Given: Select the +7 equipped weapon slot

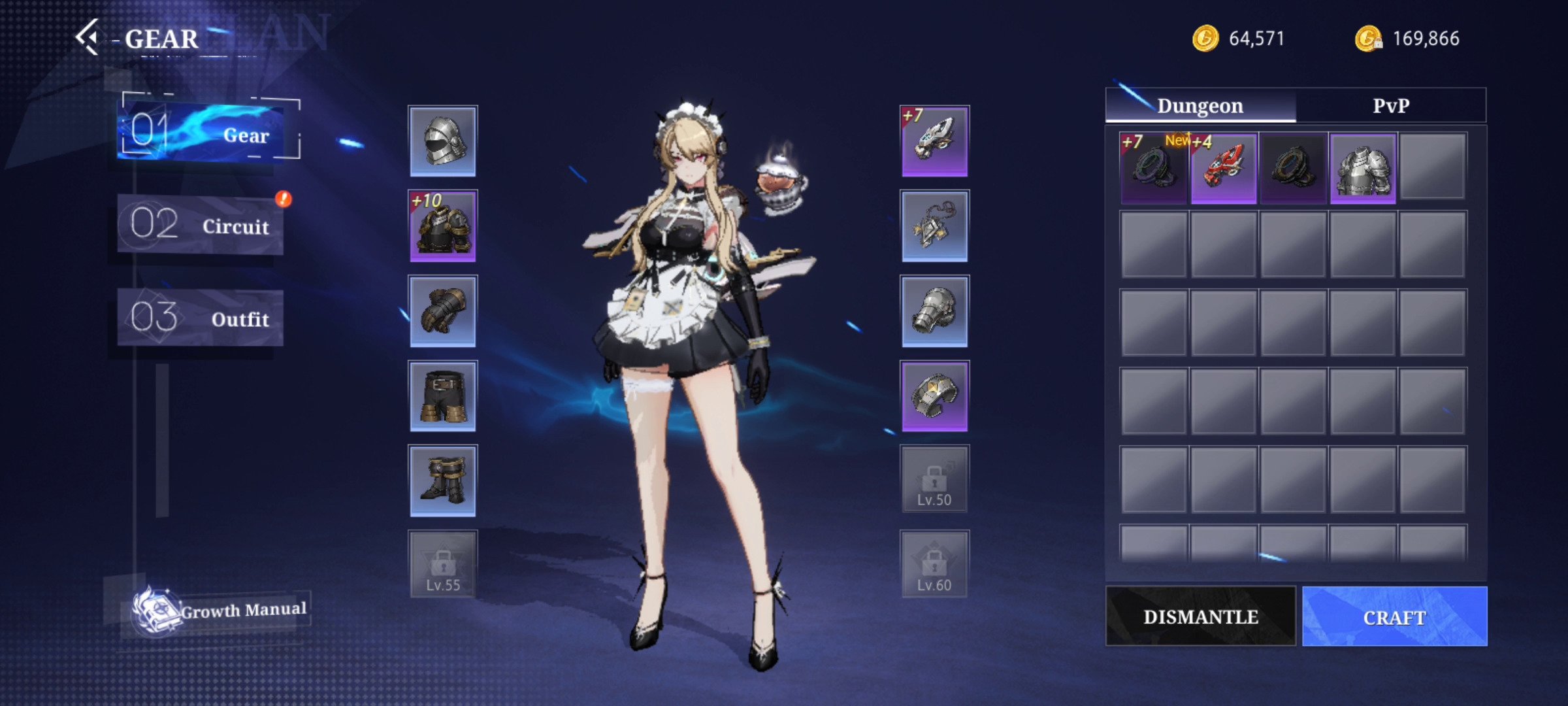Looking at the screenshot, I should pyautogui.click(x=934, y=141).
